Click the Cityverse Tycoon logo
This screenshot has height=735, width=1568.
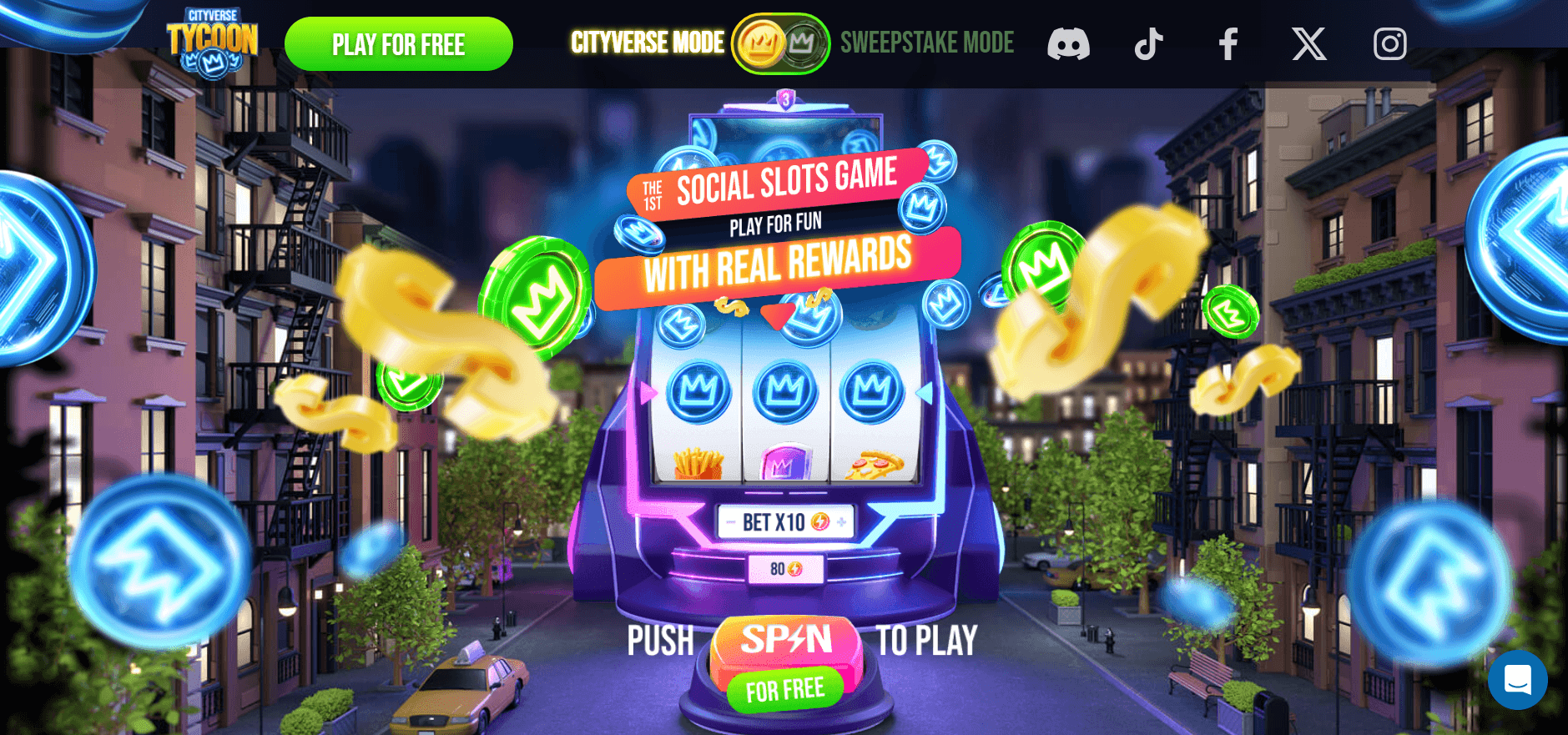point(212,43)
